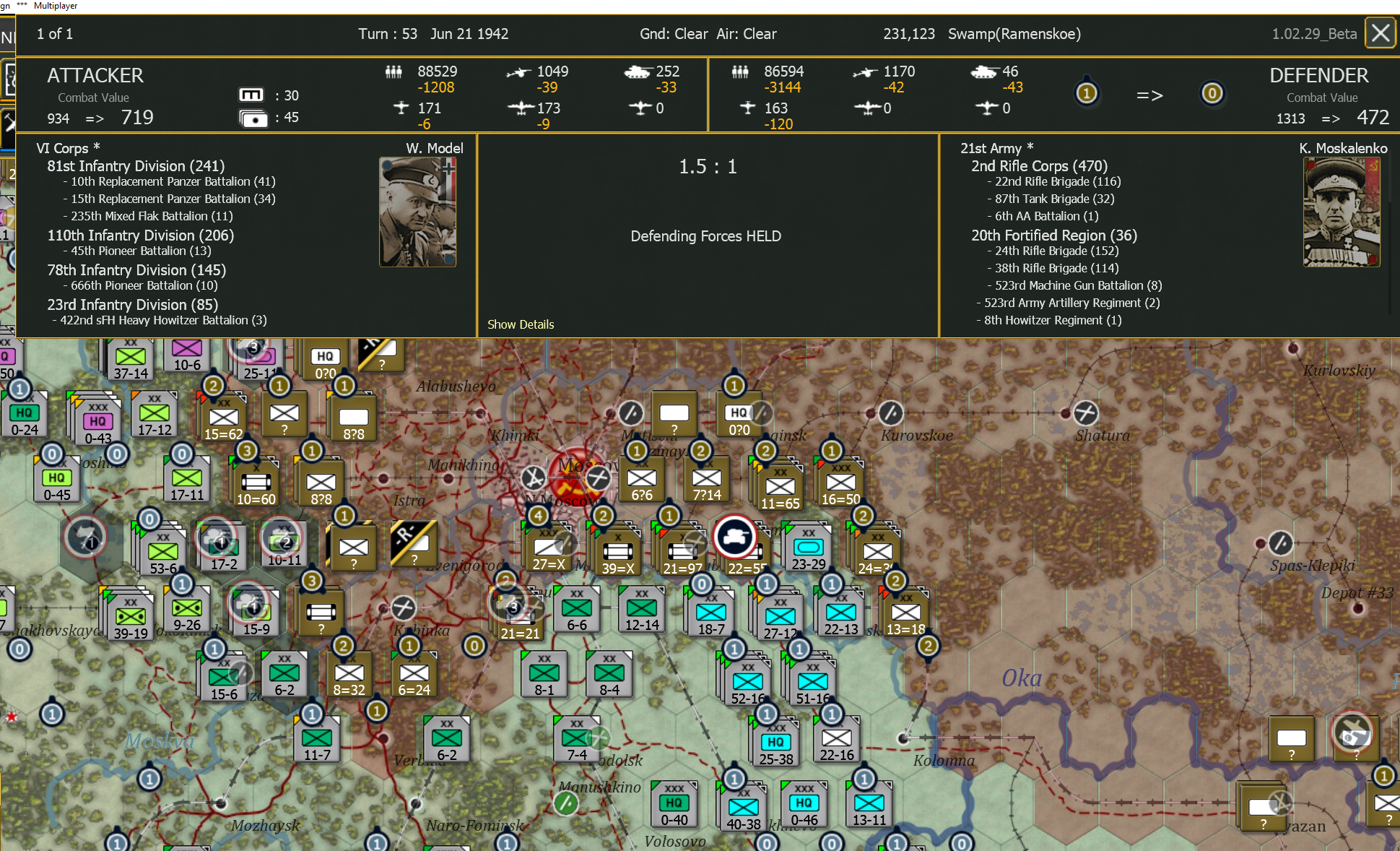The width and height of the screenshot is (1400, 851).
Task: Click the striped -R- counter near Zvenigorod
Action: (414, 545)
